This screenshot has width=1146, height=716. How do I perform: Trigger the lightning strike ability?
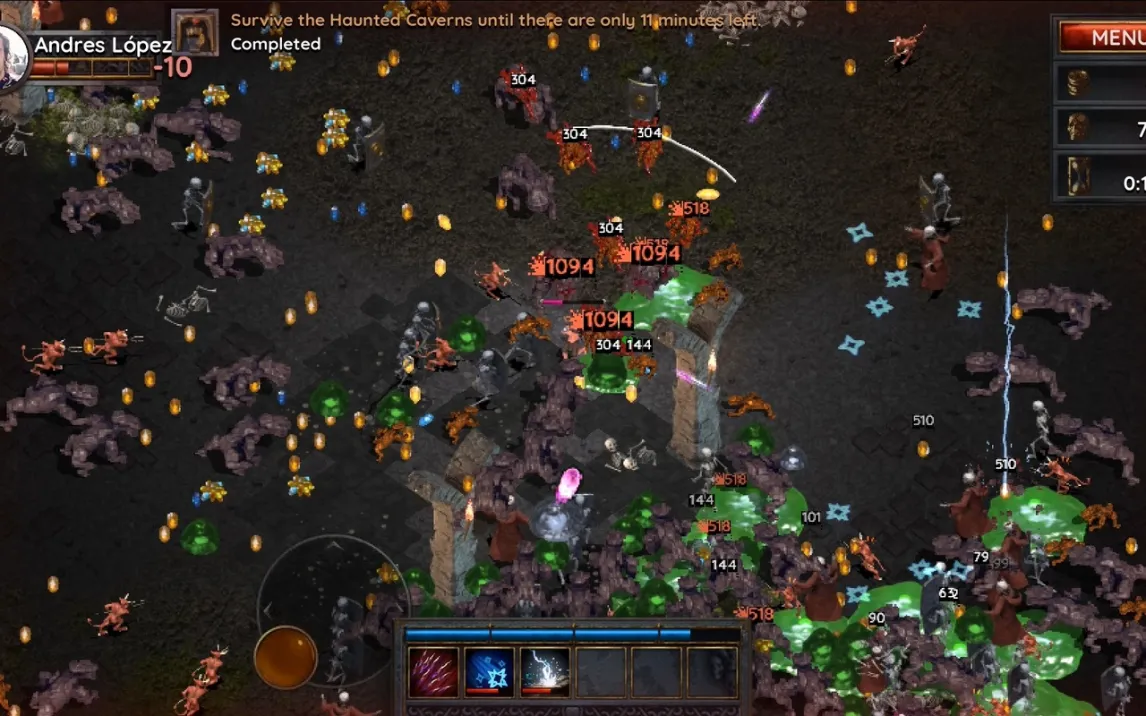(545, 671)
